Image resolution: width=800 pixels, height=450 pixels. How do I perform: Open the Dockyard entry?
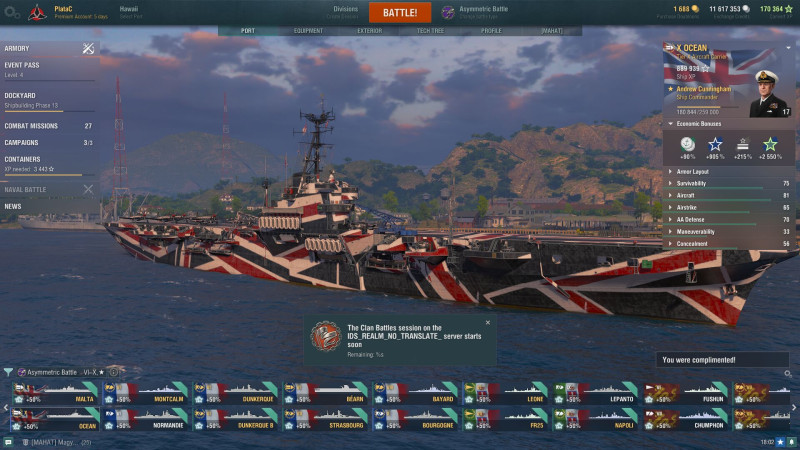(x=22, y=96)
